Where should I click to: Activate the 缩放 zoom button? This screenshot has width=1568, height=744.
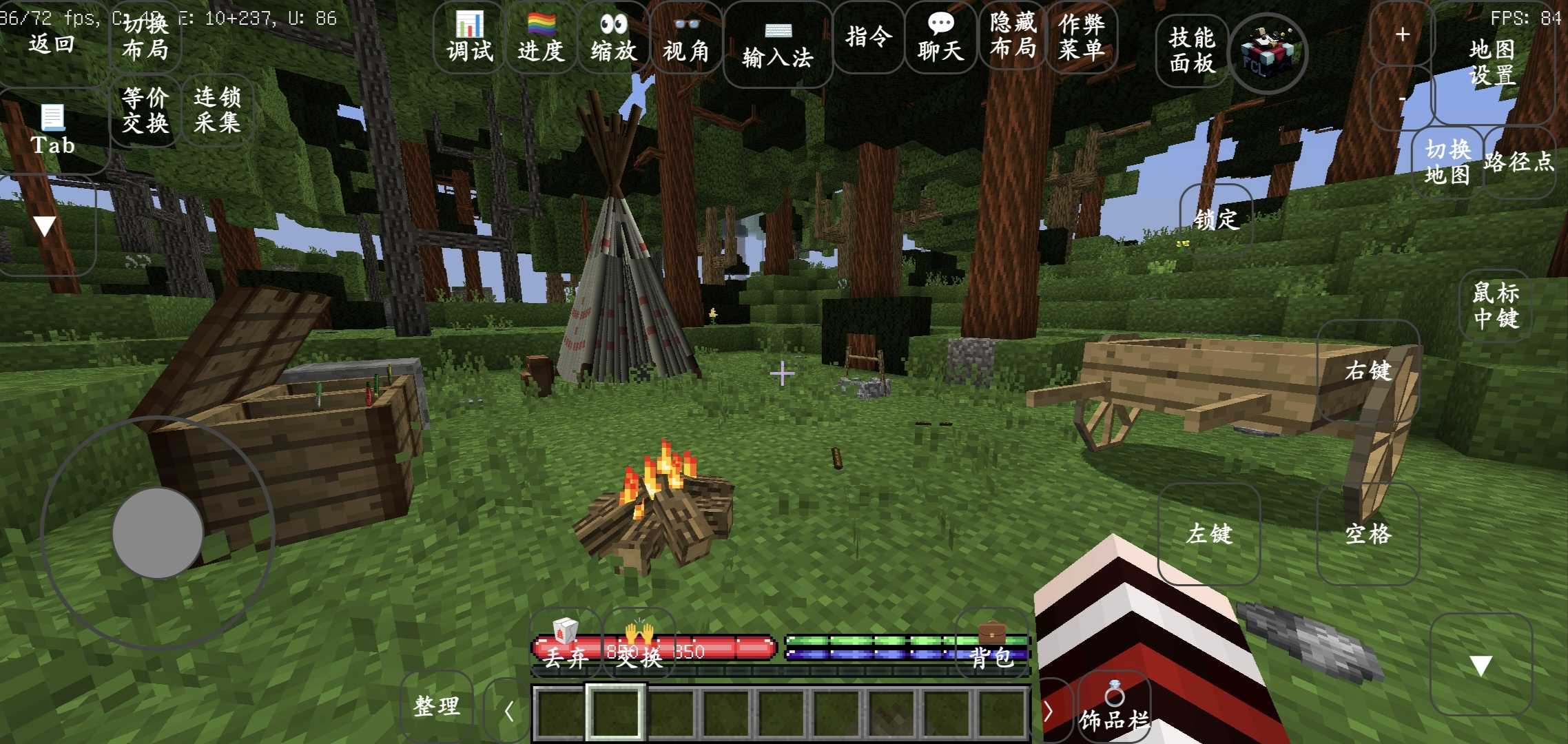(613, 38)
